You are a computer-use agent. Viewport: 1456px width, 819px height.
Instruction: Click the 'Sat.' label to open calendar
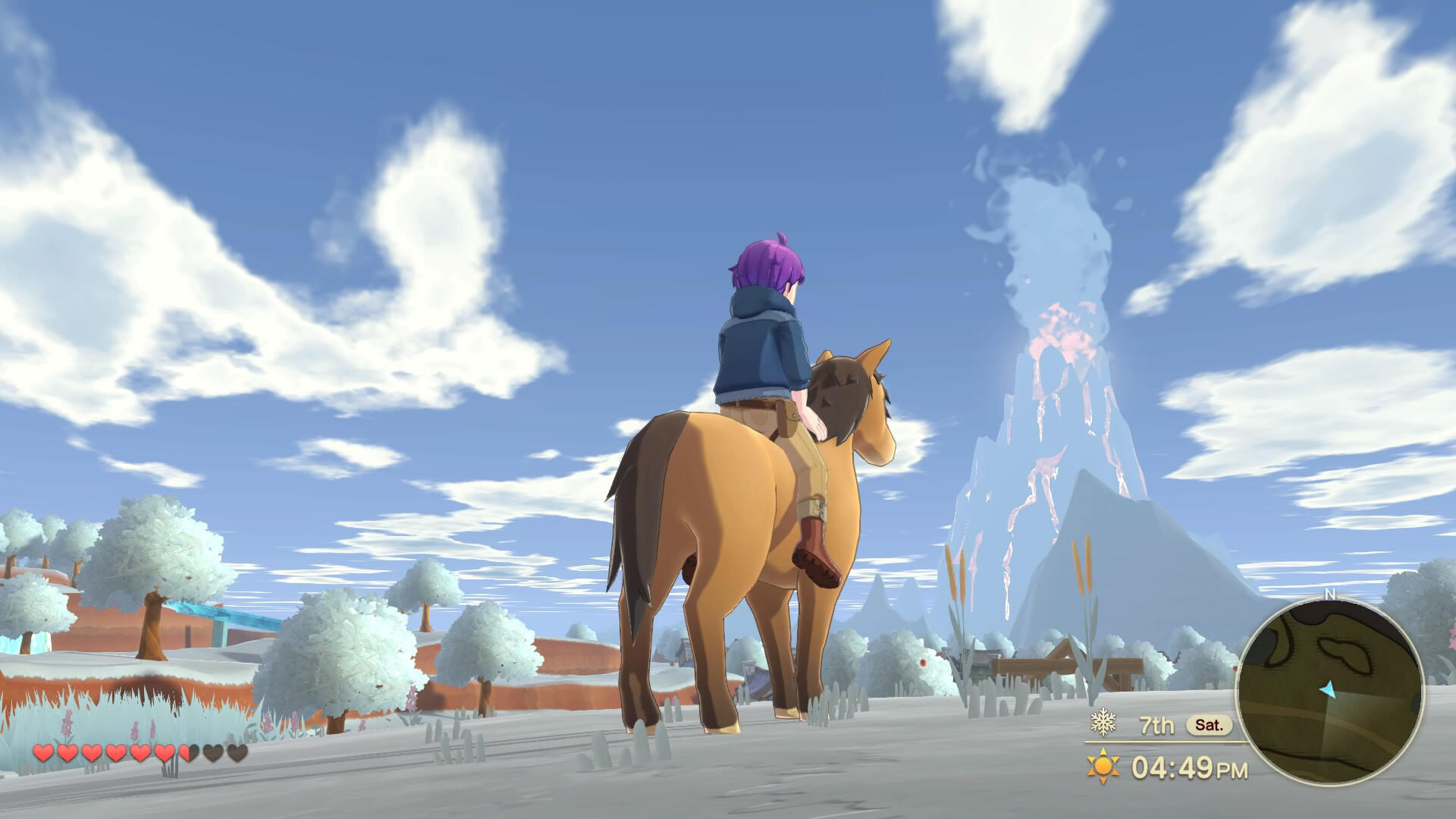pos(1210,726)
